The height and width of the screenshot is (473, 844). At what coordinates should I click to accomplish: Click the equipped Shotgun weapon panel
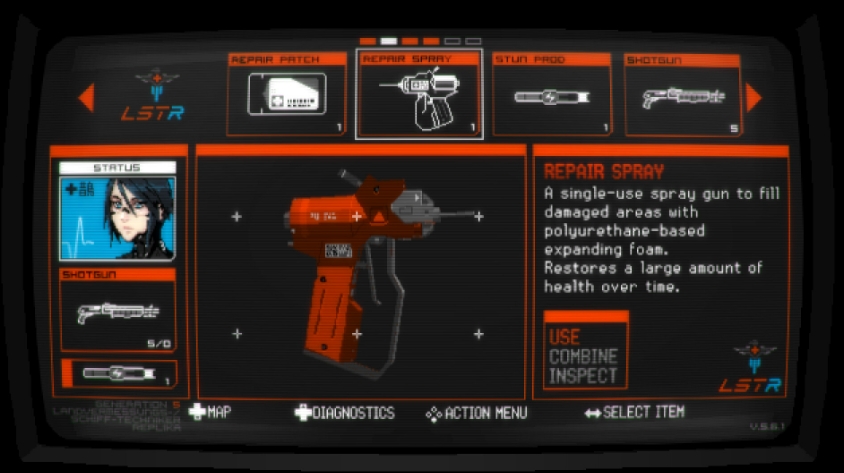click(x=118, y=309)
